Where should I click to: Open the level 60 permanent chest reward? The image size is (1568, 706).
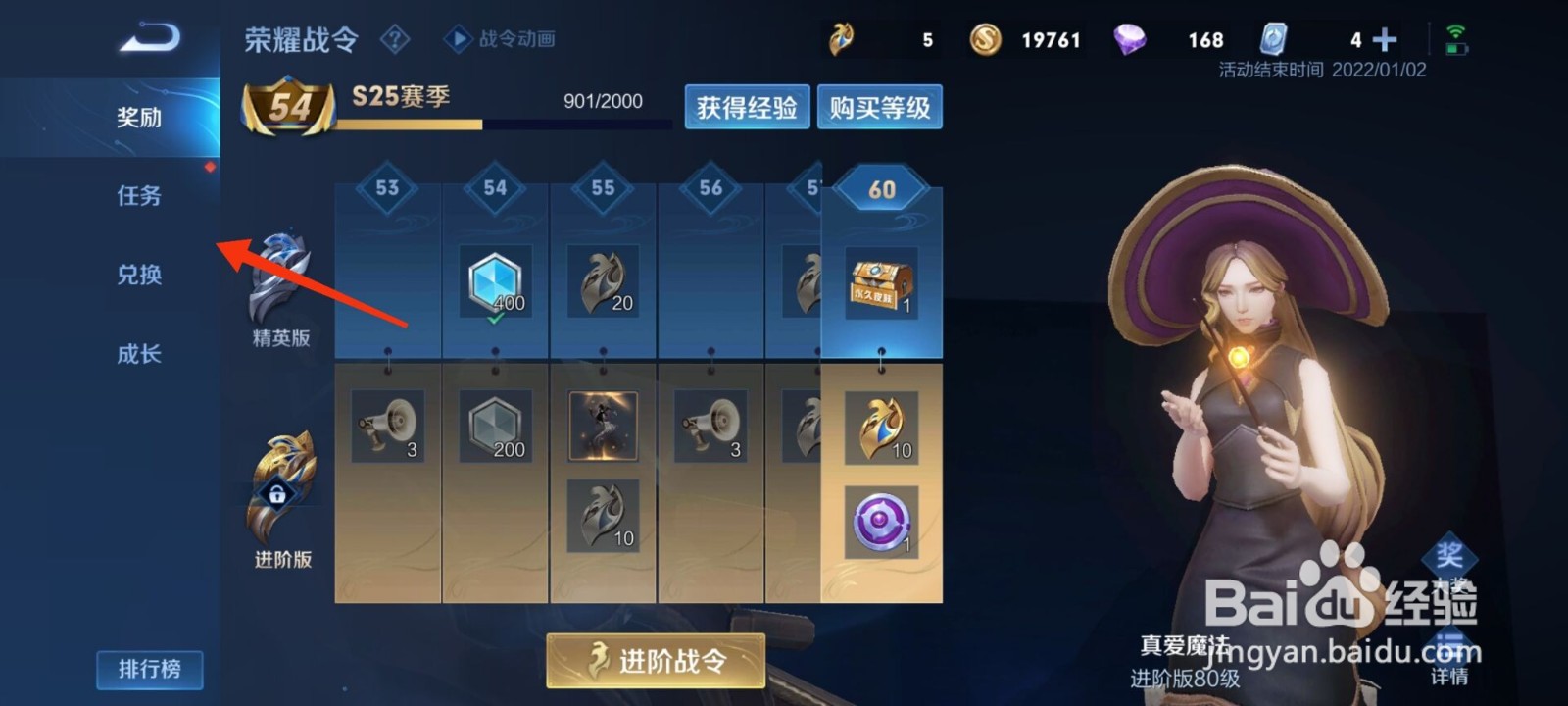880,284
